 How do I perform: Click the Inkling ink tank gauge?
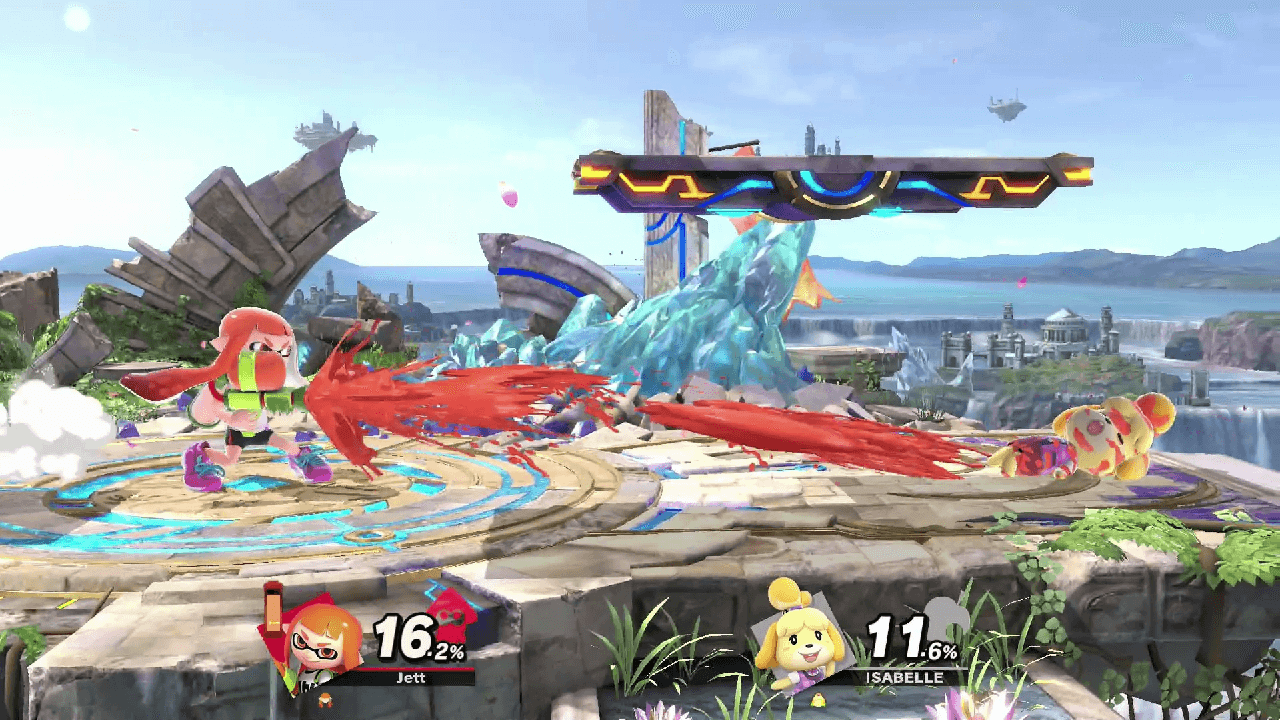pyautogui.click(x=272, y=614)
